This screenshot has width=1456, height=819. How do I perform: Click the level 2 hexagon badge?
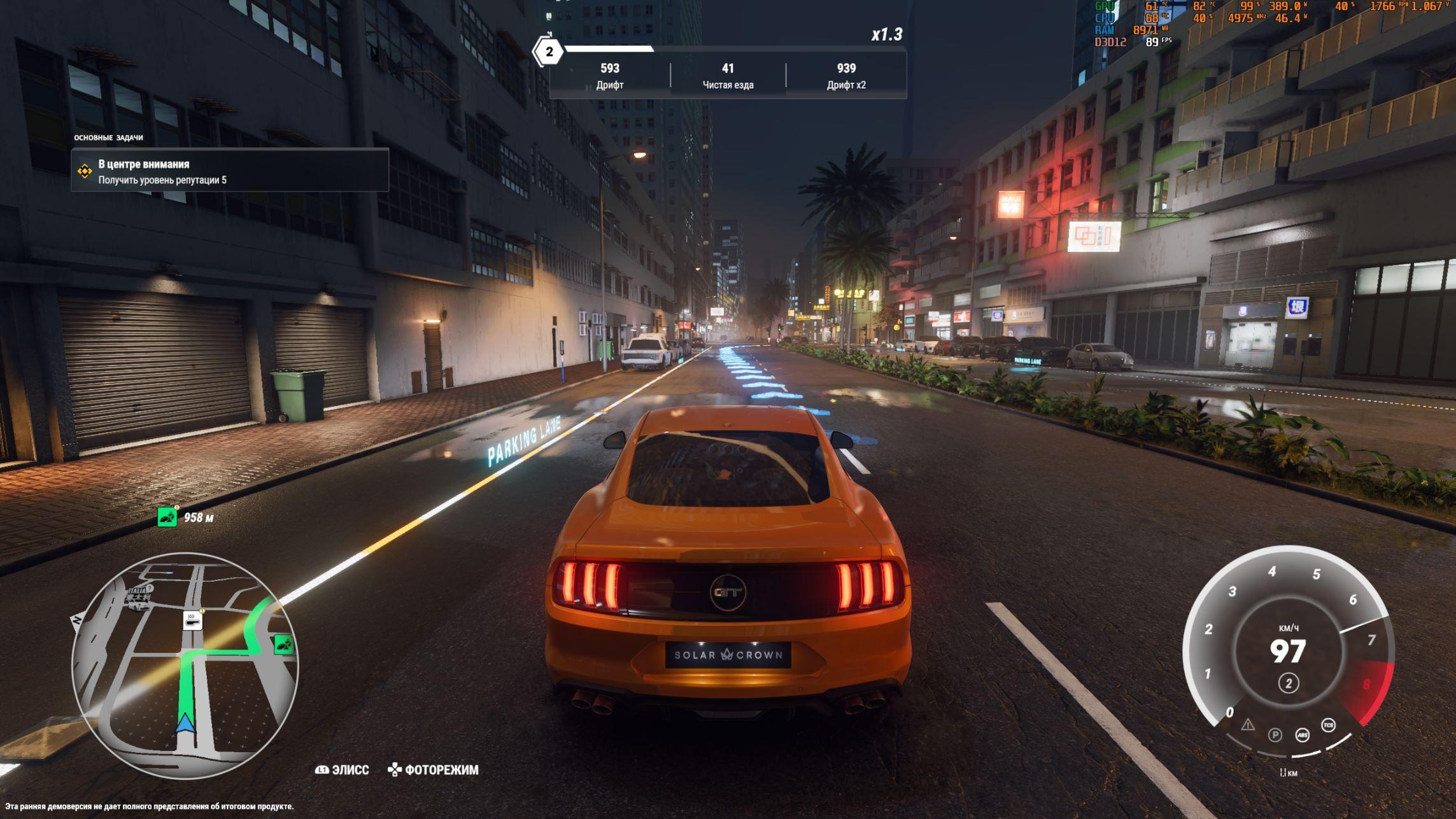[549, 52]
